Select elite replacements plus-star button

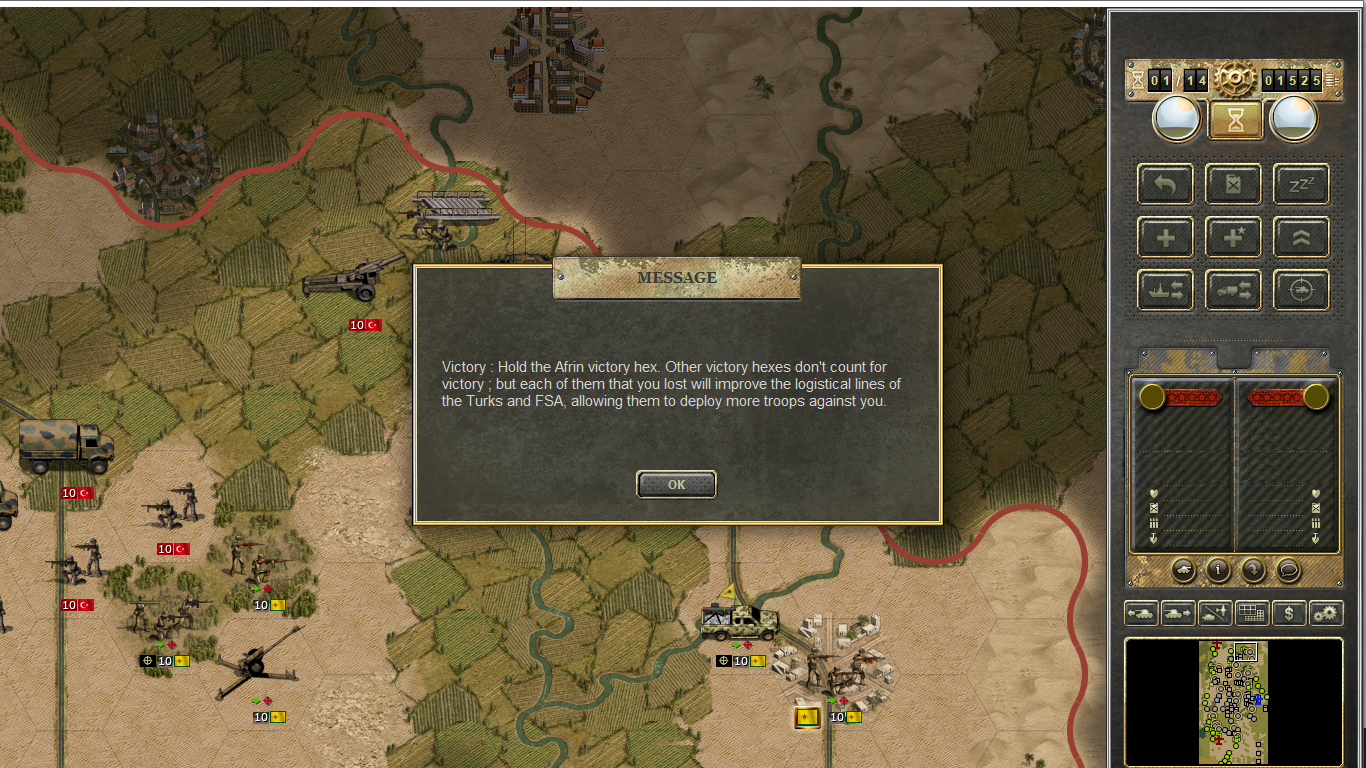[x=1233, y=237]
